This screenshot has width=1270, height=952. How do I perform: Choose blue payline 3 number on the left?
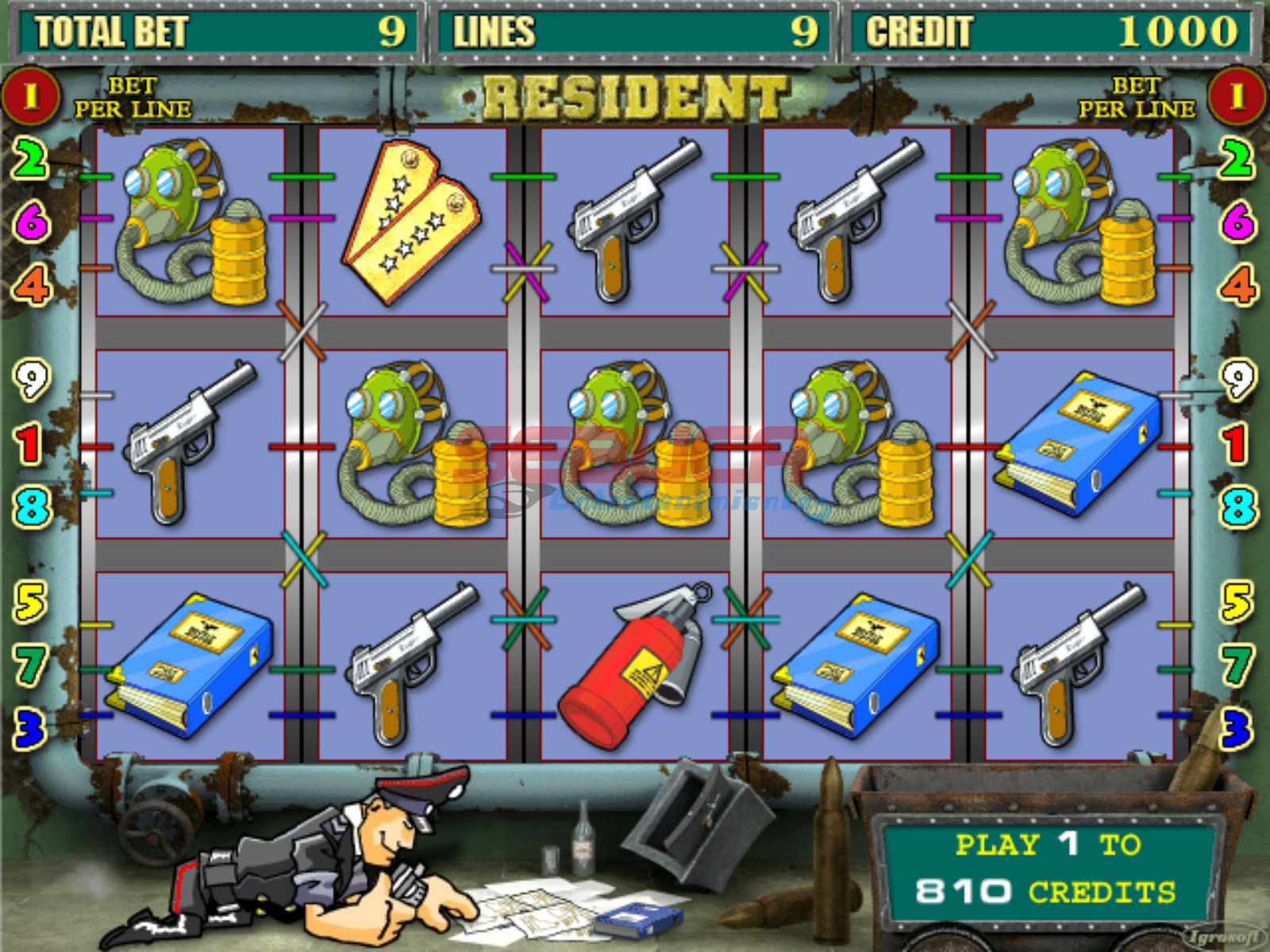click(30, 728)
